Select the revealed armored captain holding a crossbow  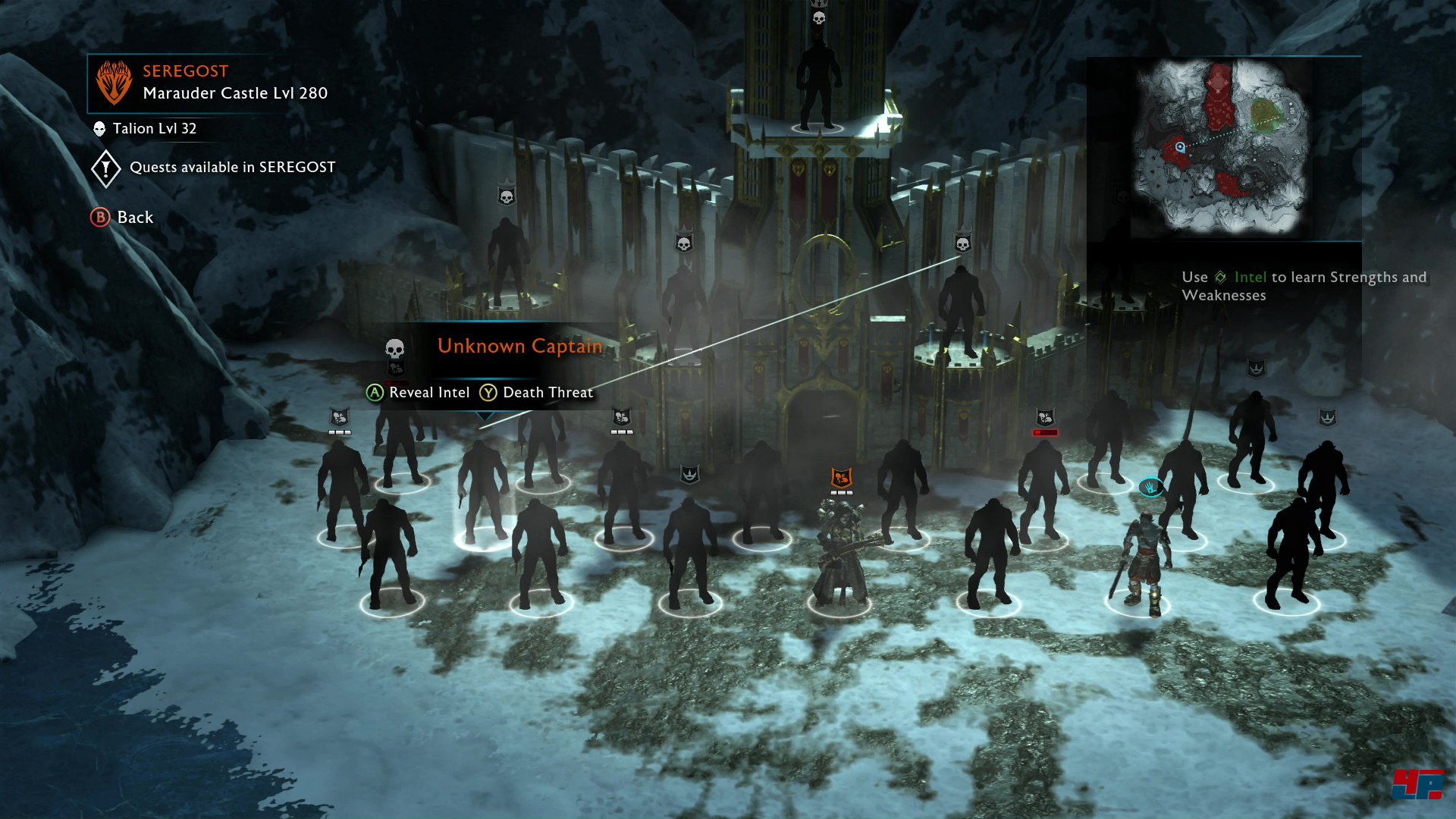839,554
